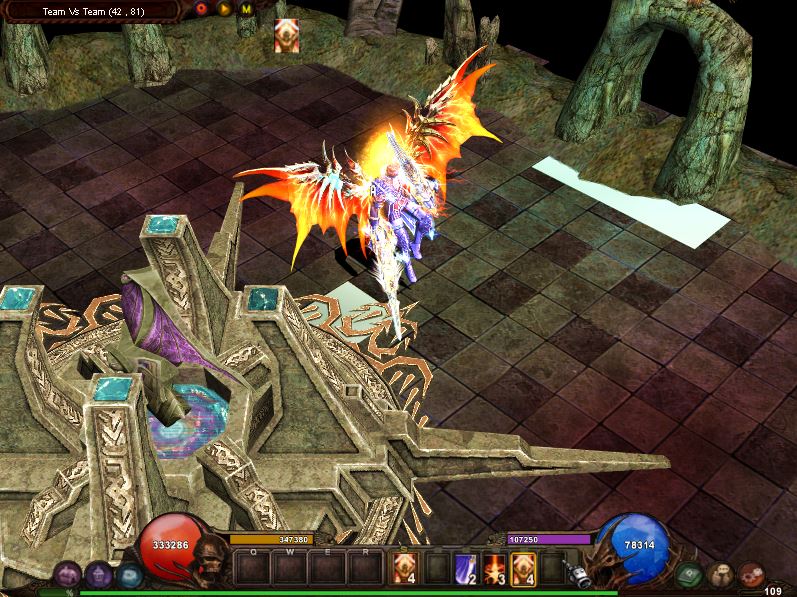Activate the purple slash skill numbered 2
Image resolution: width=797 pixels, height=597 pixels.
pyautogui.click(x=465, y=567)
